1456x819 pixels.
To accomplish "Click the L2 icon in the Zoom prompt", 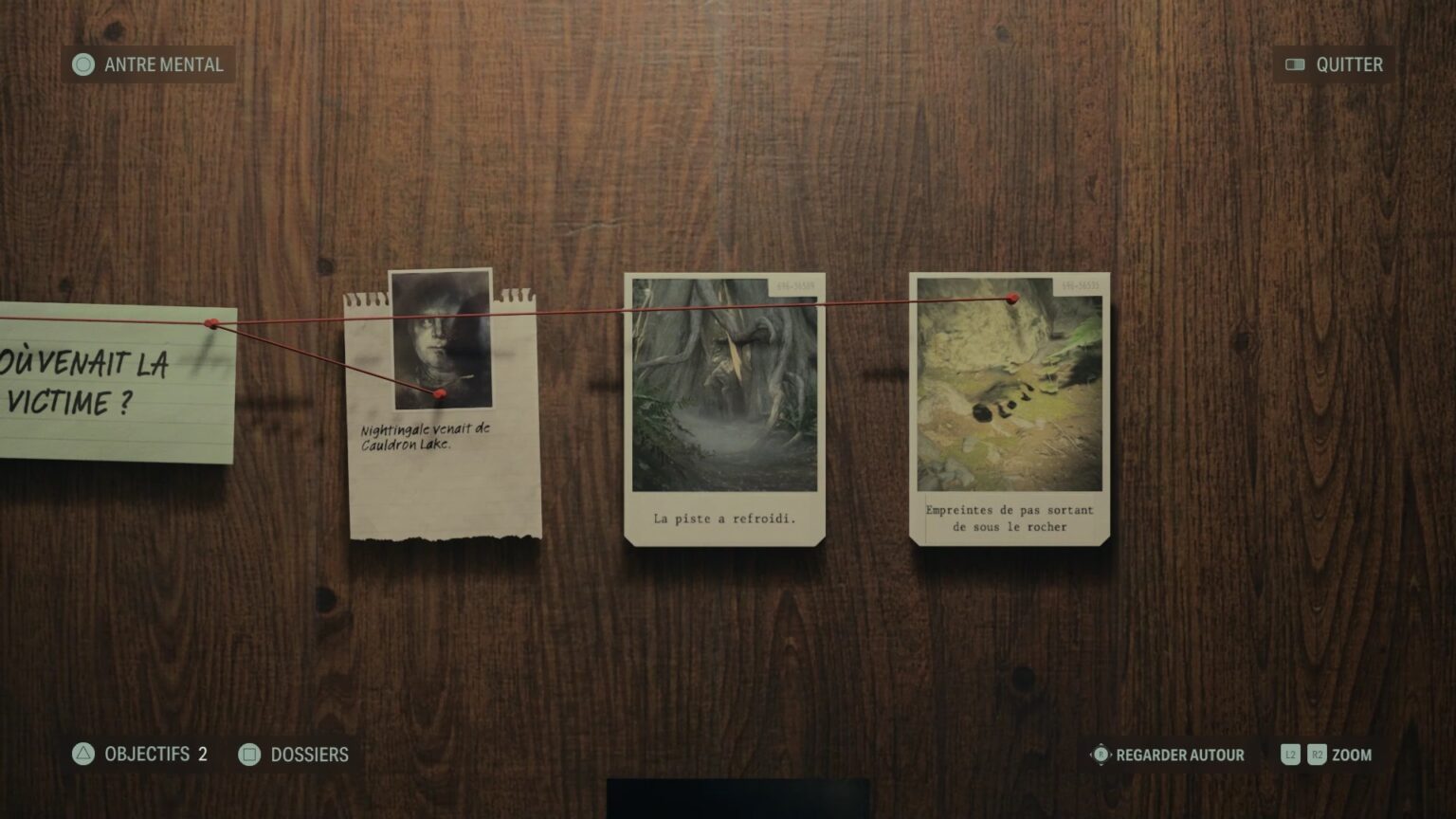I will (x=1291, y=755).
